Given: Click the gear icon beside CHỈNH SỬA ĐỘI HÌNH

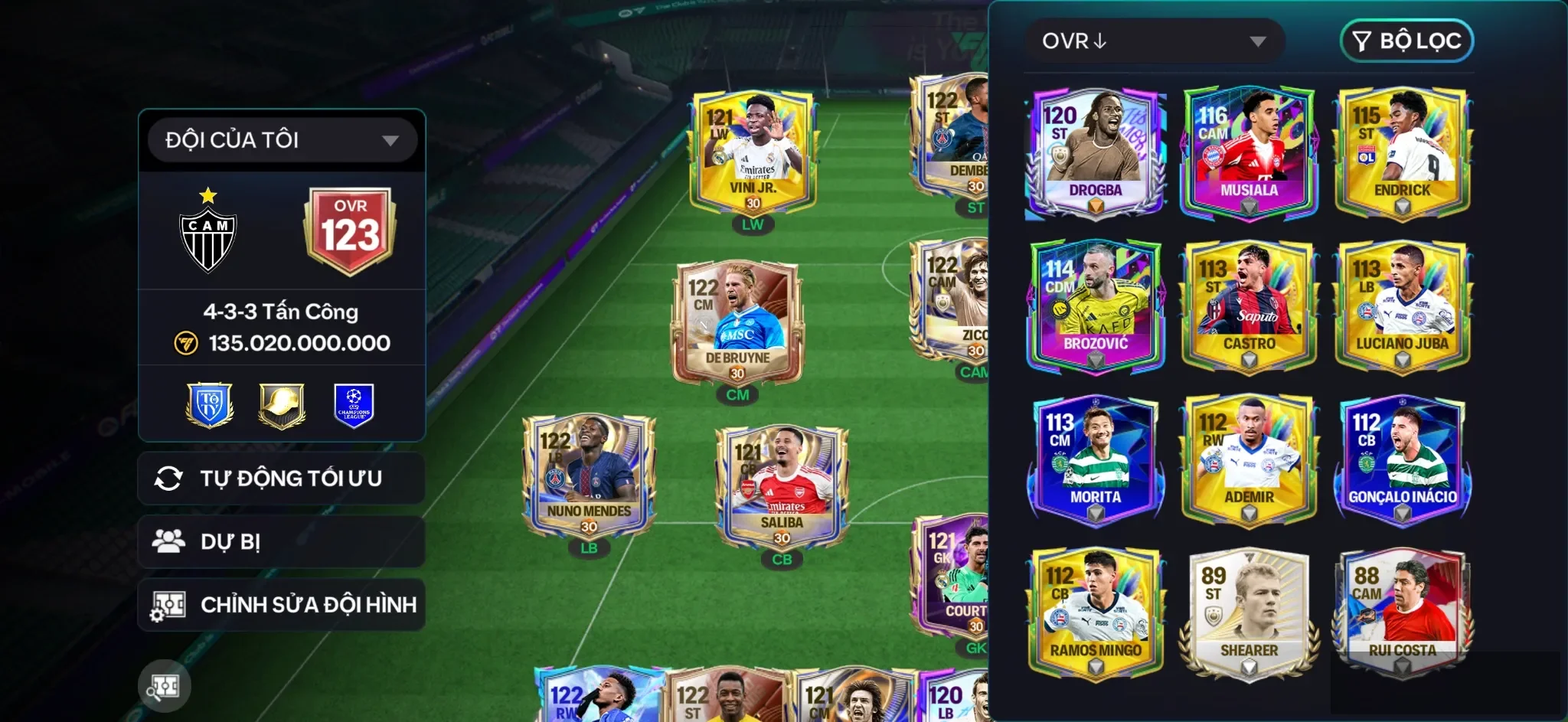Looking at the screenshot, I should (x=170, y=604).
